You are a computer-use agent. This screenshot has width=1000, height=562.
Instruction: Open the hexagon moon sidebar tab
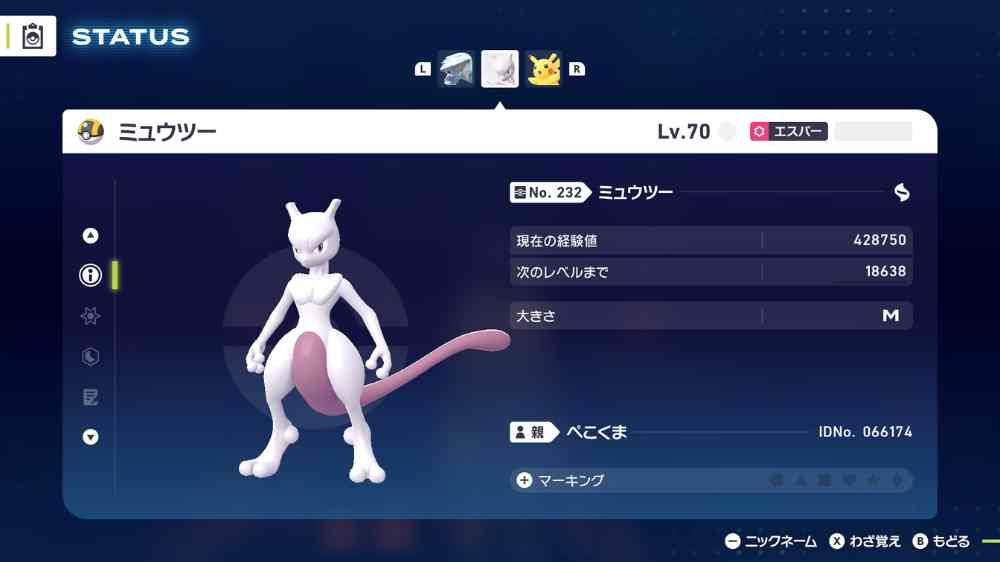click(x=91, y=357)
